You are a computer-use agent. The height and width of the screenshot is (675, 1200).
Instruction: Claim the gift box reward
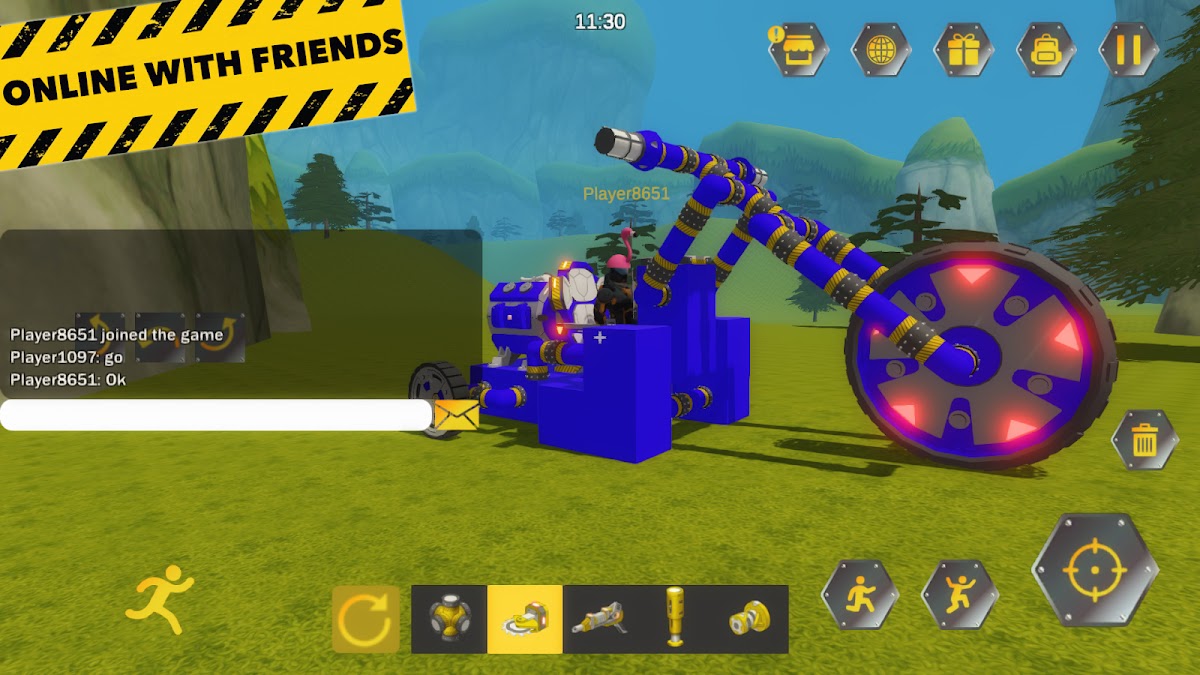pyautogui.click(x=964, y=49)
